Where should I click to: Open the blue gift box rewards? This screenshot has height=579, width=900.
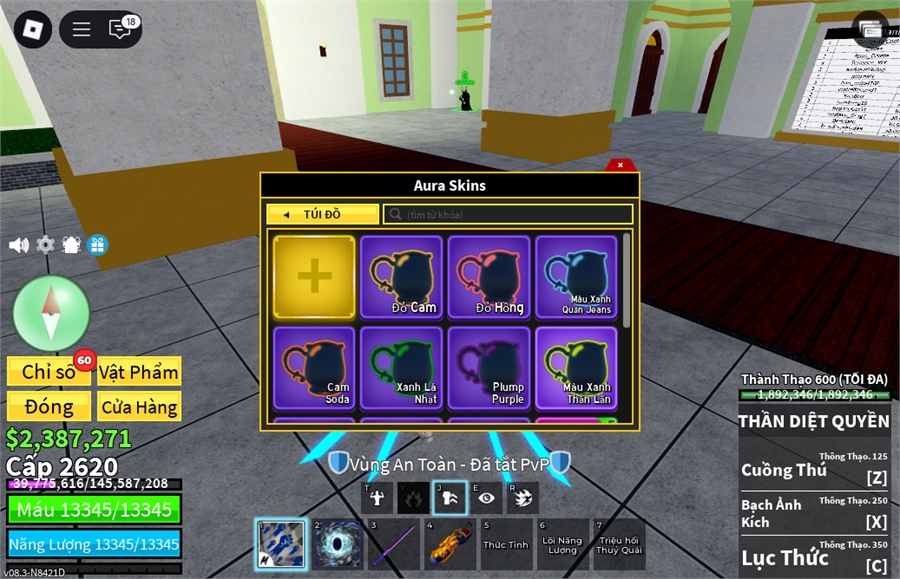click(x=97, y=244)
